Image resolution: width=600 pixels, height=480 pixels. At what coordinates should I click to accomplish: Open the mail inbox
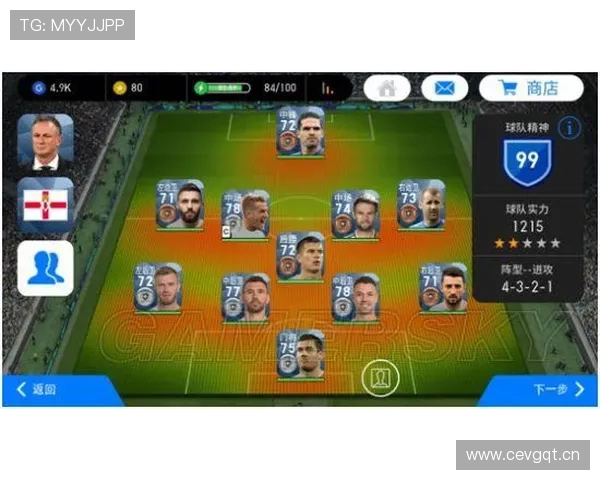[x=445, y=88]
